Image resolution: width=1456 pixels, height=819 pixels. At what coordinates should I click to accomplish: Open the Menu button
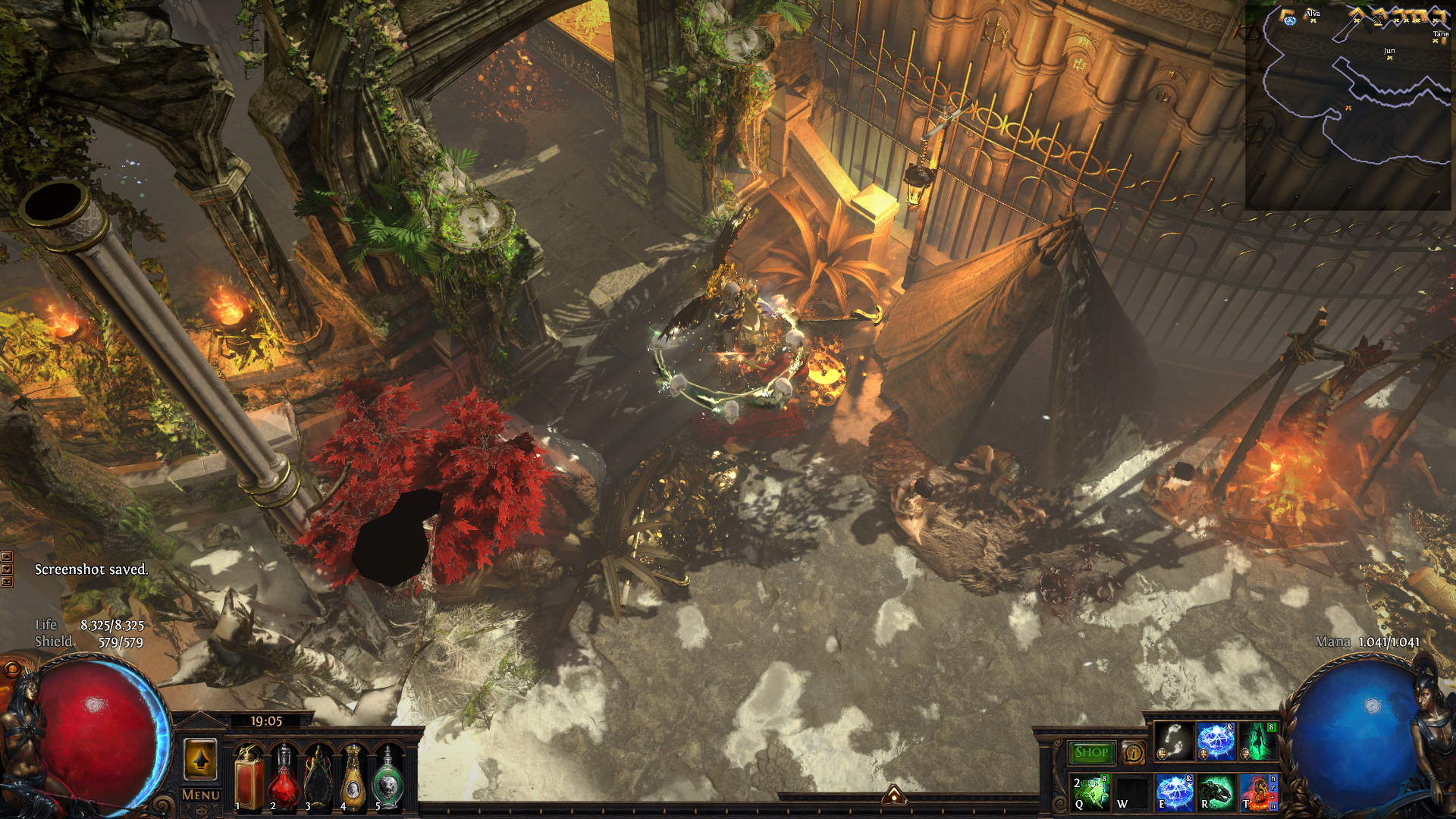[x=200, y=795]
